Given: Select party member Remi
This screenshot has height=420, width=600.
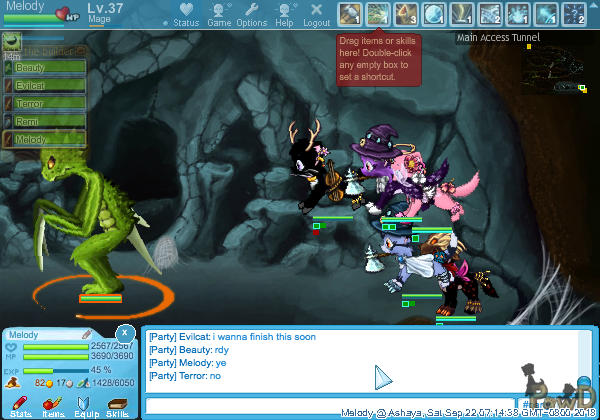Looking at the screenshot, I should click(x=42, y=122).
